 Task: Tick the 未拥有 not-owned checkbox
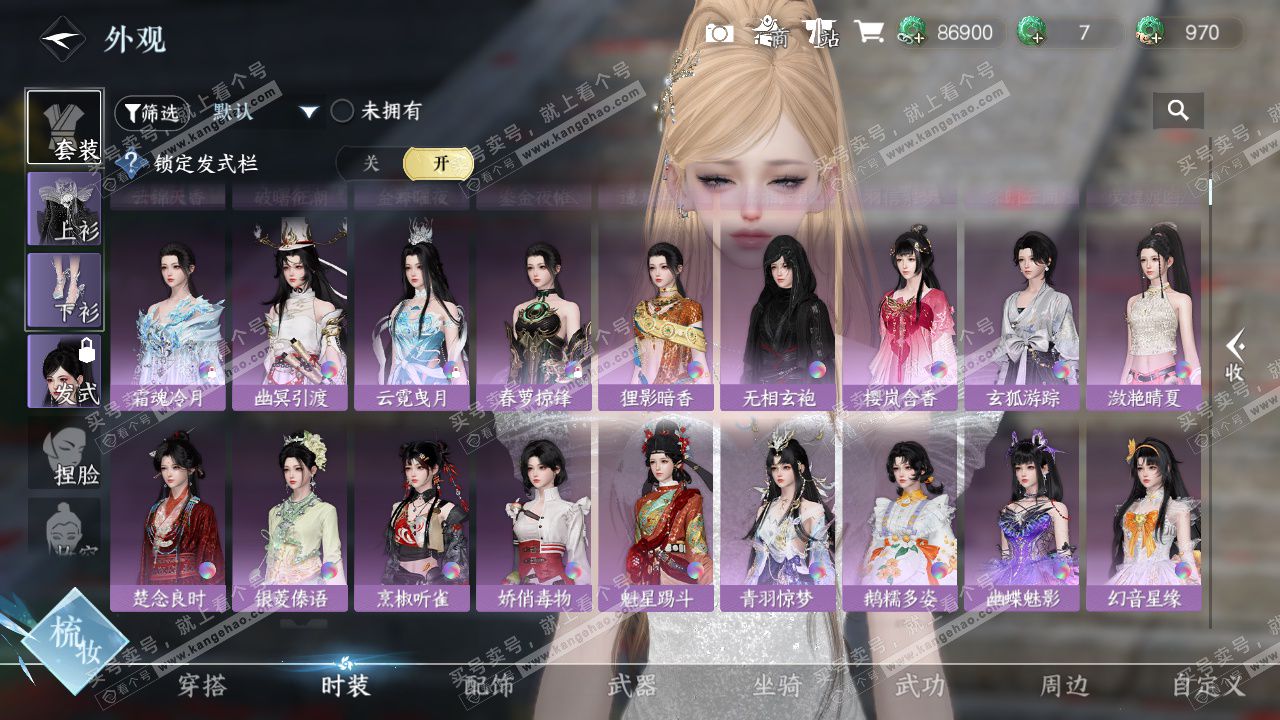[x=343, y=111]
